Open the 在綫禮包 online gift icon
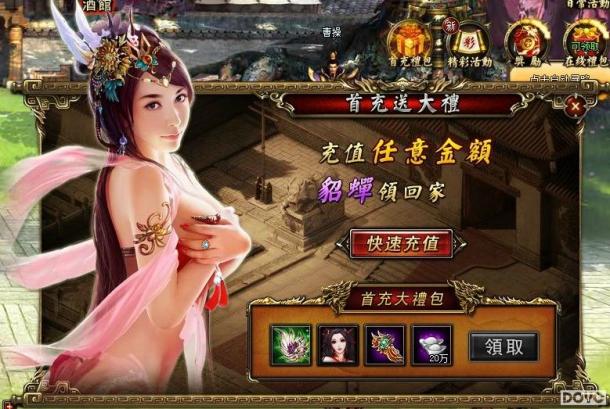 [578, 42]
